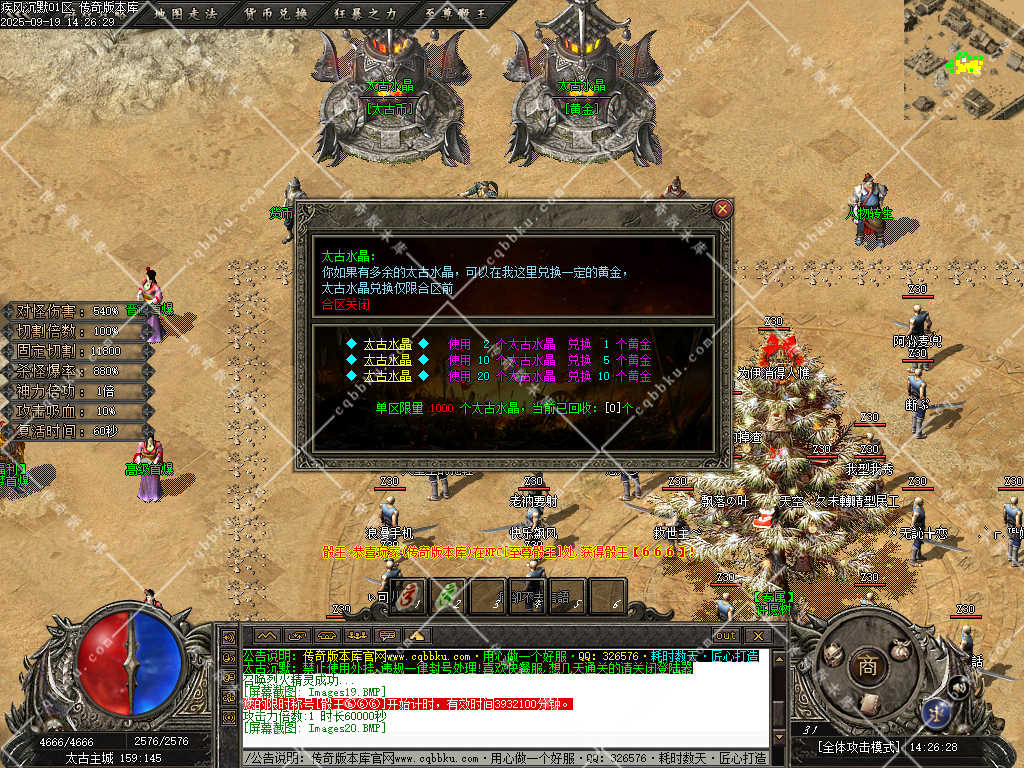
Task: Open the 狂暴之力 menu
Action: tap(363, 14)
